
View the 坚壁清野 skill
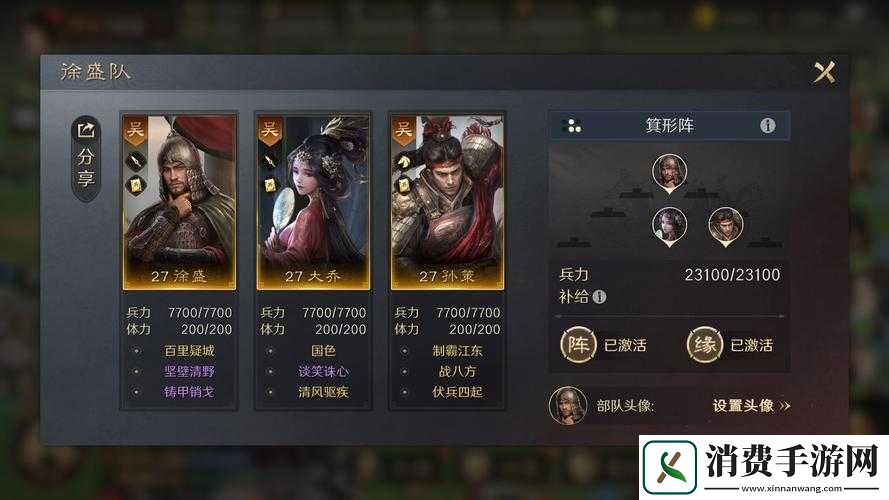[x=188, y=371]
